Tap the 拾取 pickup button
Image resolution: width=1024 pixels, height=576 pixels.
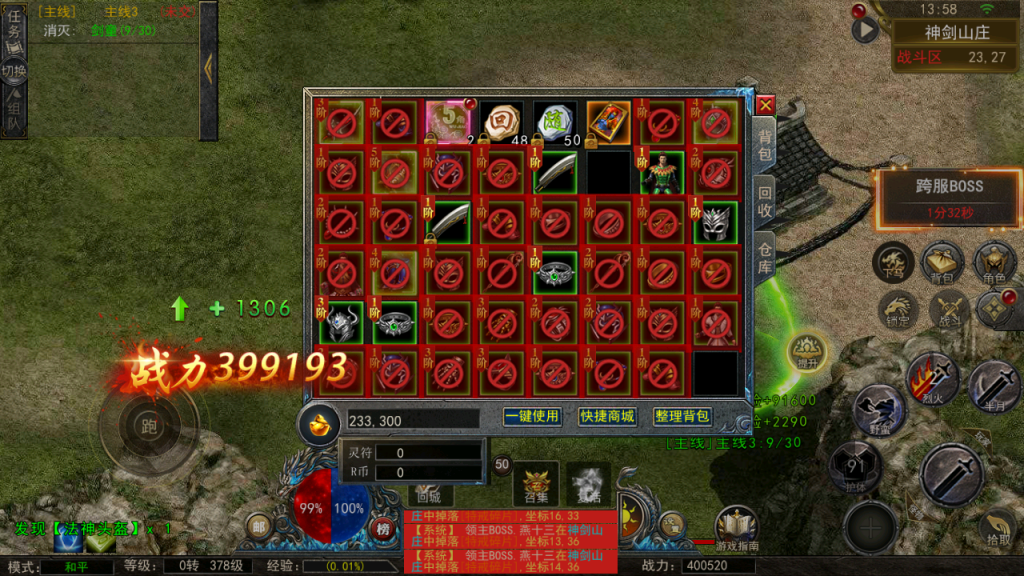[x=996, y=527]
